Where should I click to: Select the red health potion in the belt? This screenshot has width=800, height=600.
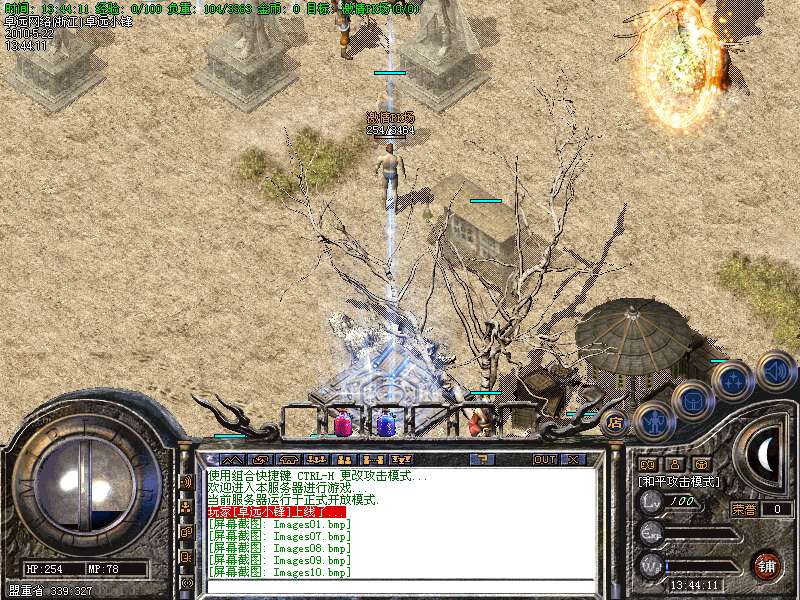tap(343, 423)
